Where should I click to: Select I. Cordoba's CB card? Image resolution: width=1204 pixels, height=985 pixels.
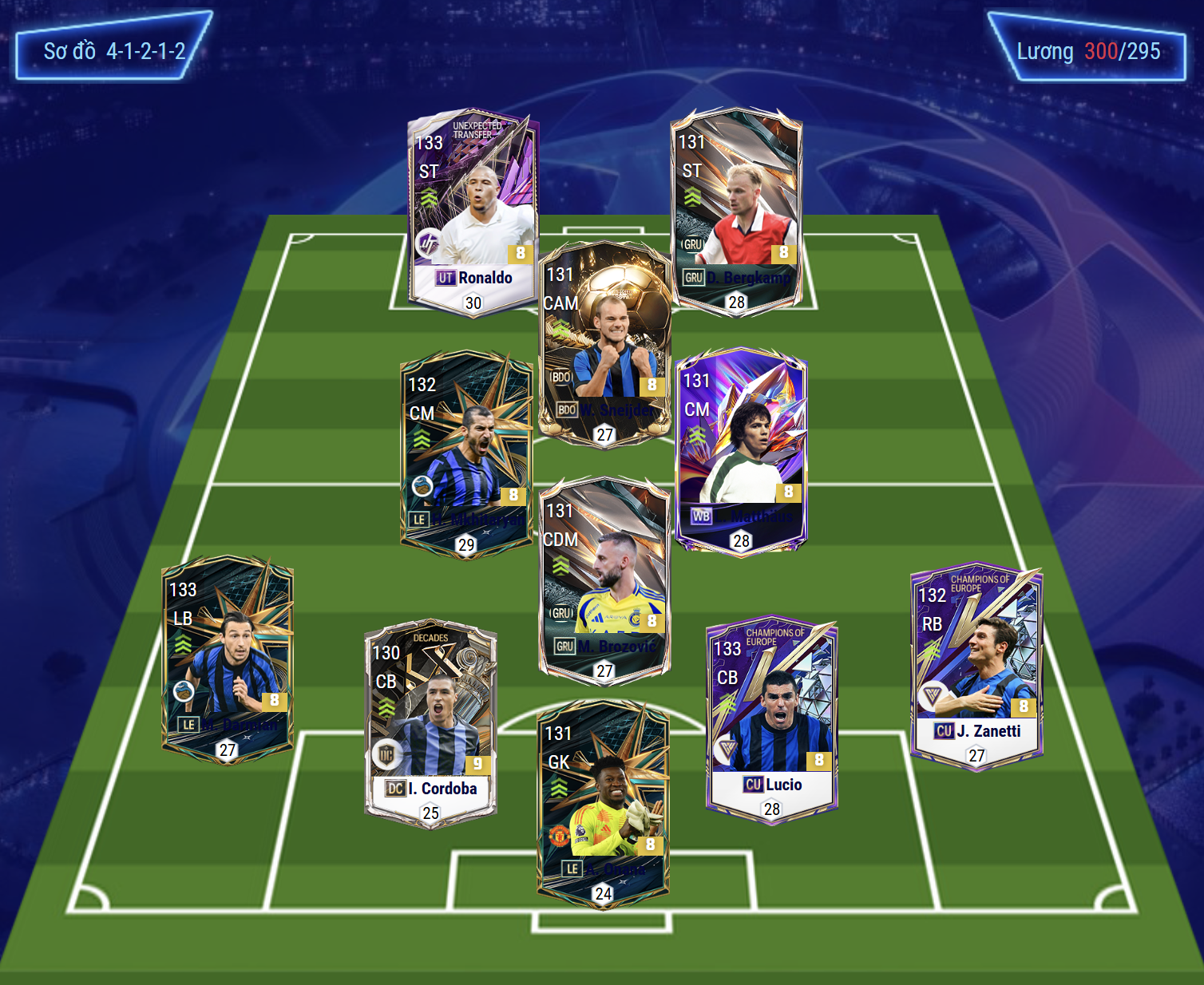pyautogui.click(x=431, y=722)
